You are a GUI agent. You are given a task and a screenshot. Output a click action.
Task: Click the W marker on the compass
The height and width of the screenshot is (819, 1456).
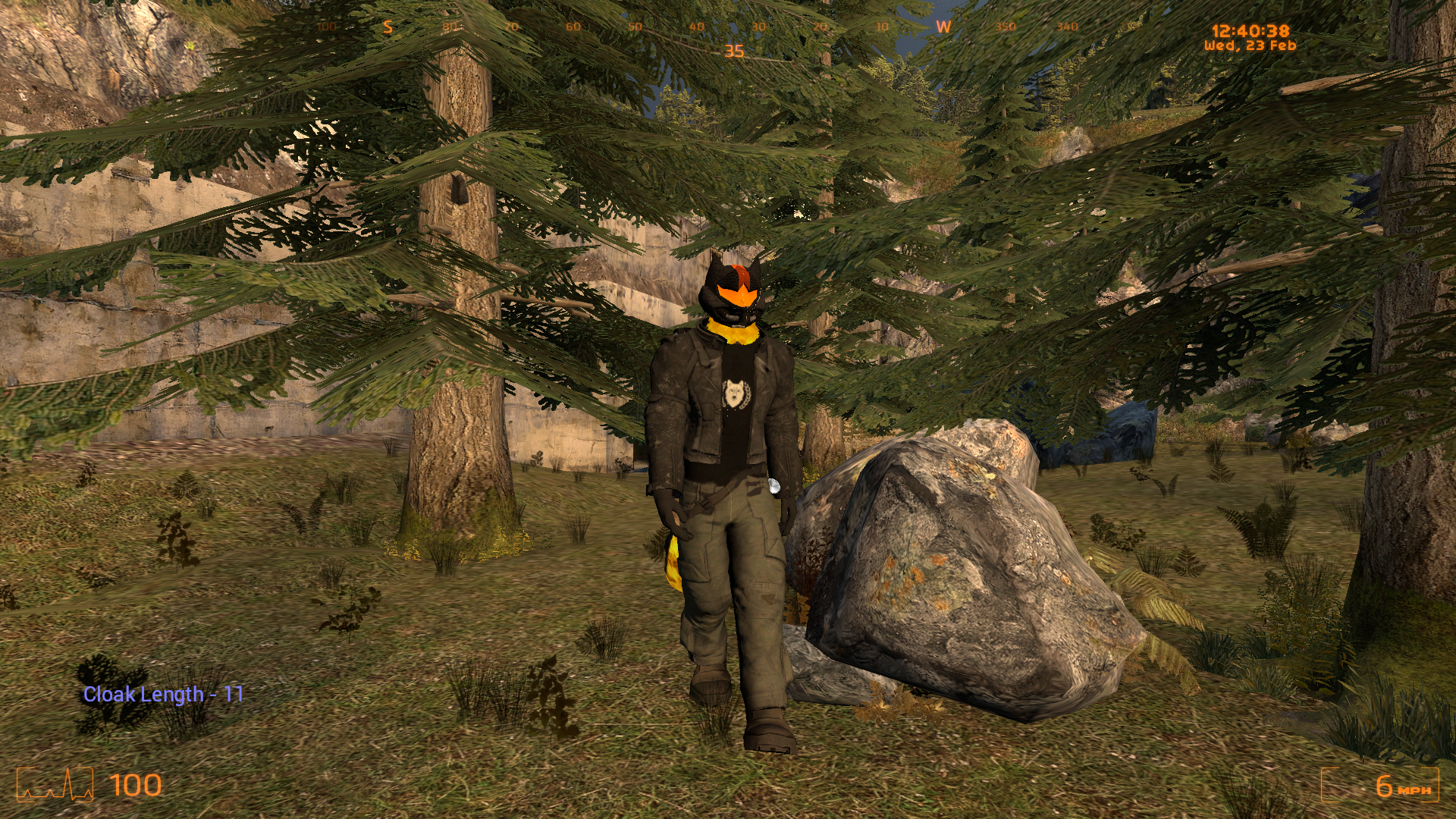(943, 27)
